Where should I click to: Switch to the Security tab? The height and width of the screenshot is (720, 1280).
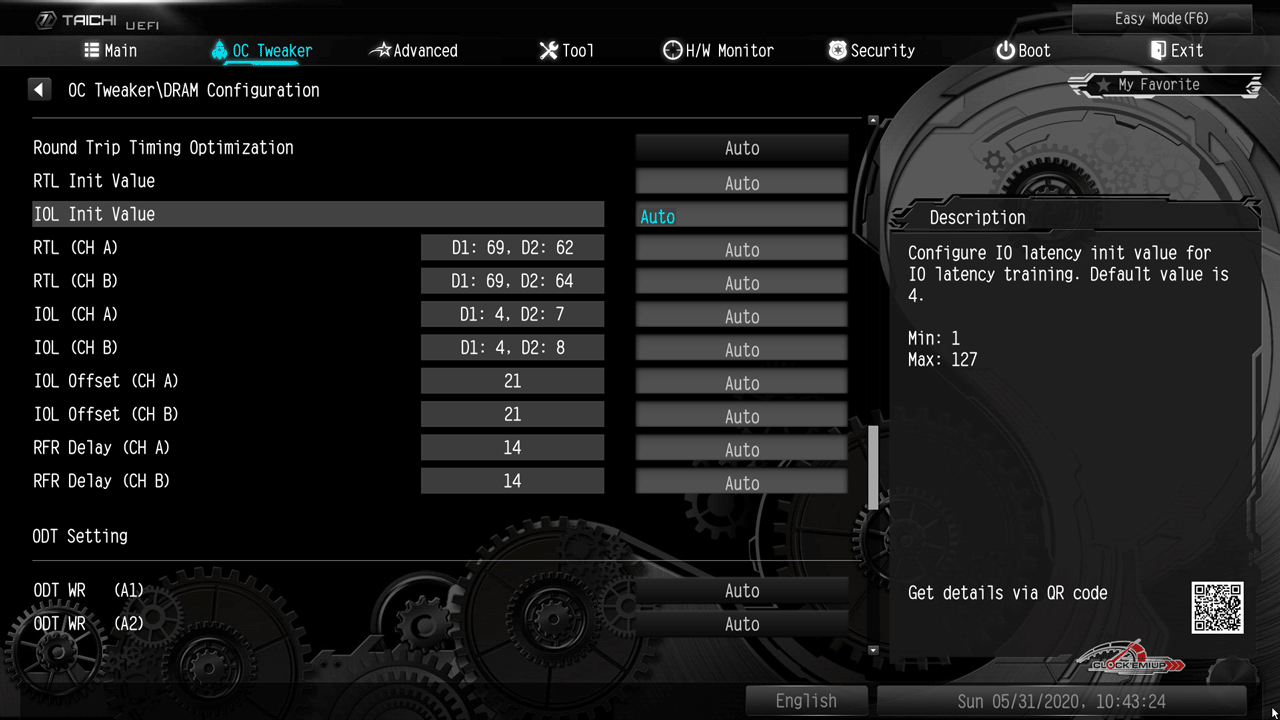click(x=871, y=51)
